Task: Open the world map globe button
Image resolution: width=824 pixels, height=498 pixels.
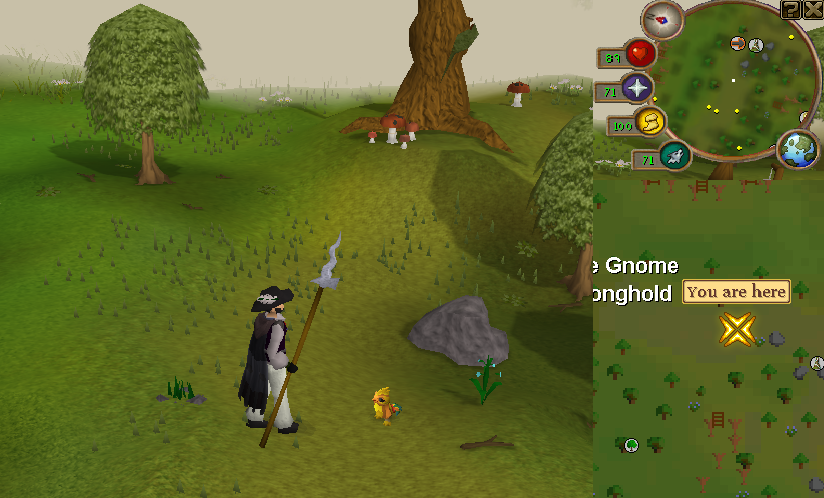Action: 797,149
